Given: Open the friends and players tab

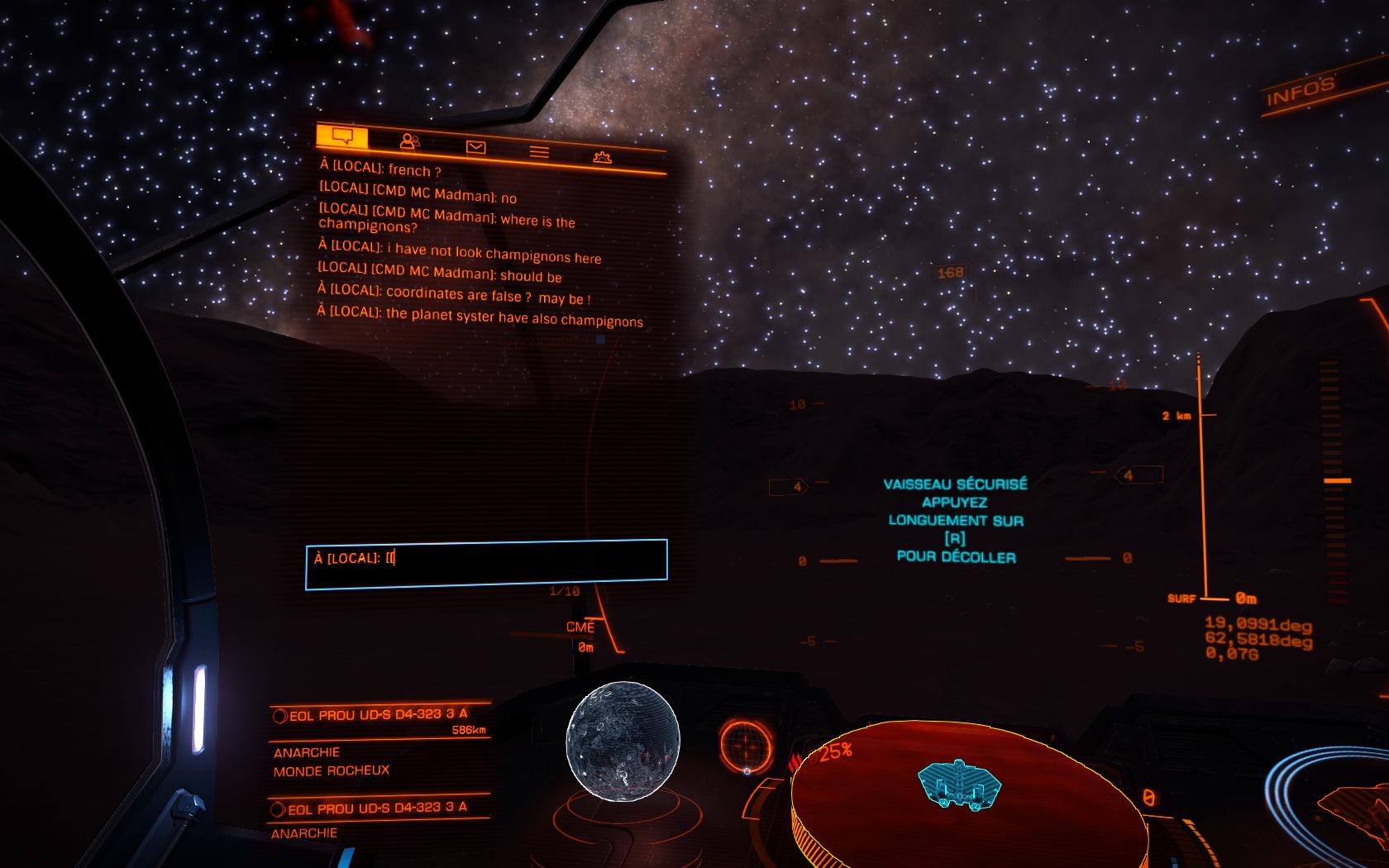Looking at the screenshot, I should [409, 141].
